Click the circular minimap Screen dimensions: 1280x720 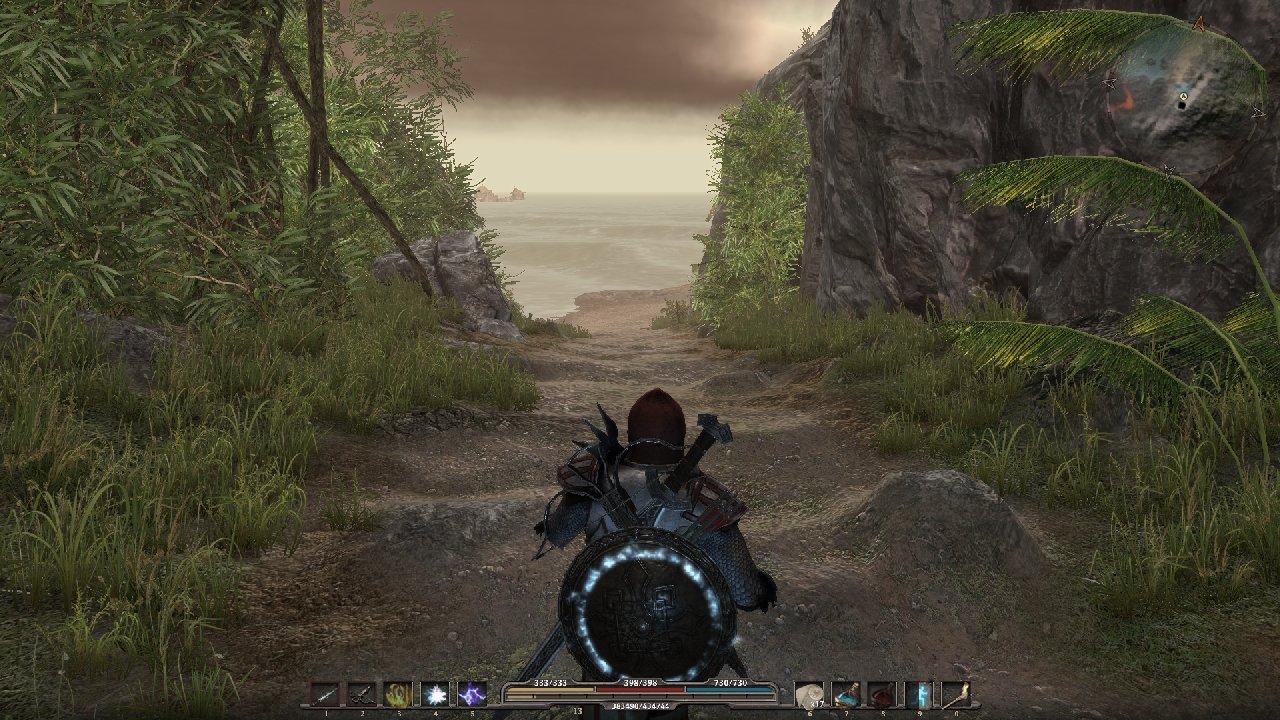[1183, 96]
